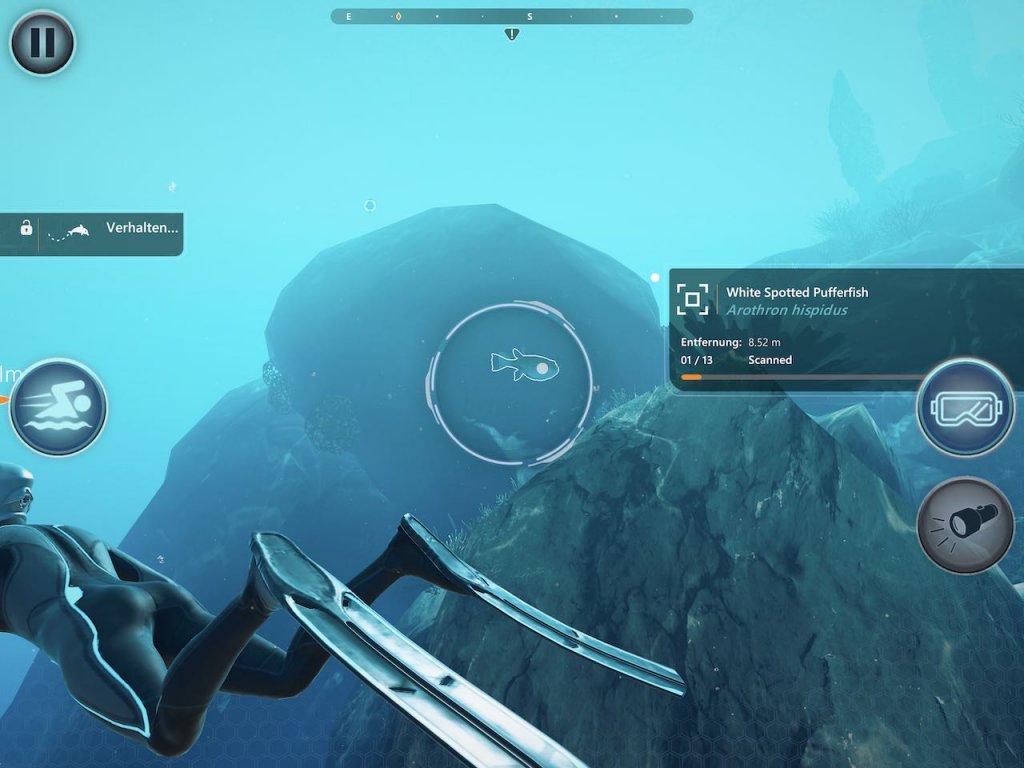Pause the game with the pause button
This screenshot has width=1024, height=768.
click(x=42, y=43)
